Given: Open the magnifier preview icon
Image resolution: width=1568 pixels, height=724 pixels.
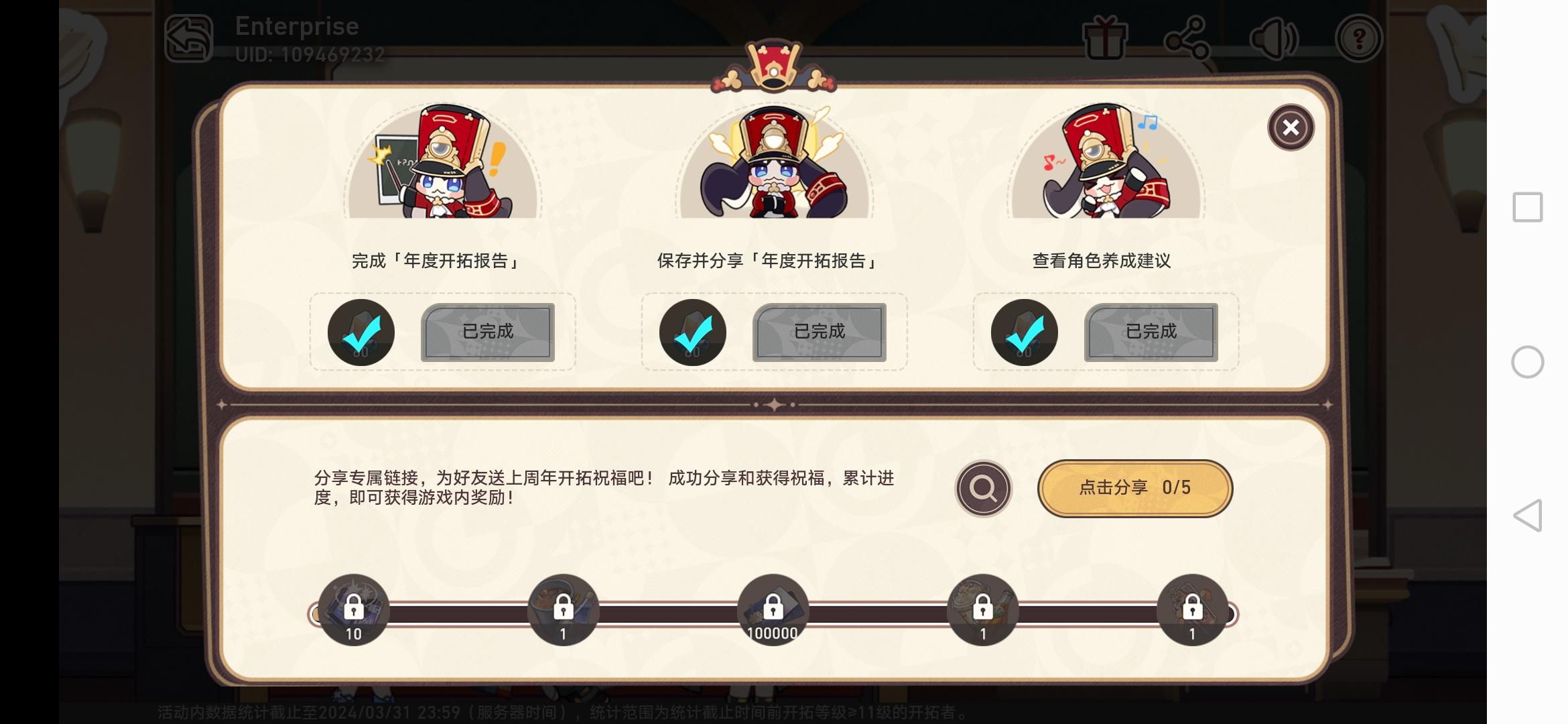Looking at the screenshot, I should point(982,489).
